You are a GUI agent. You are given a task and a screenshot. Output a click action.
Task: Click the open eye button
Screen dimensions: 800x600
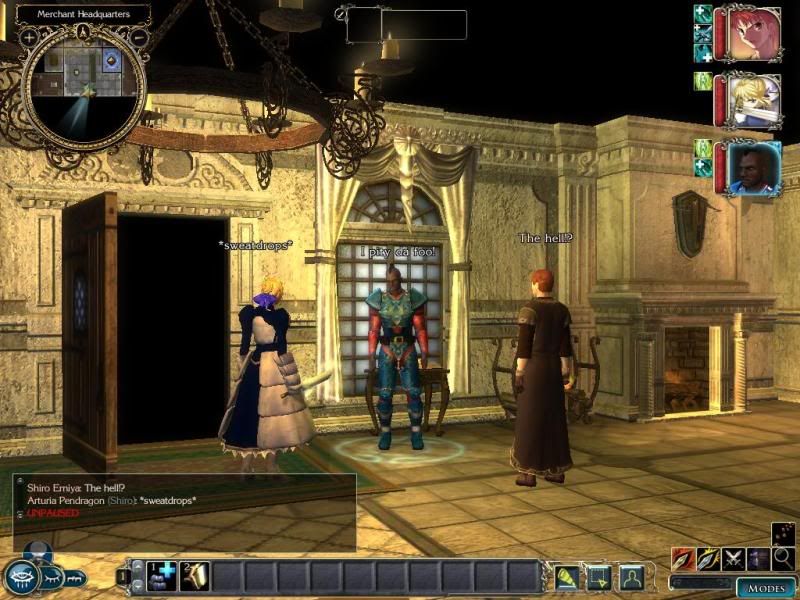(22, 577)
